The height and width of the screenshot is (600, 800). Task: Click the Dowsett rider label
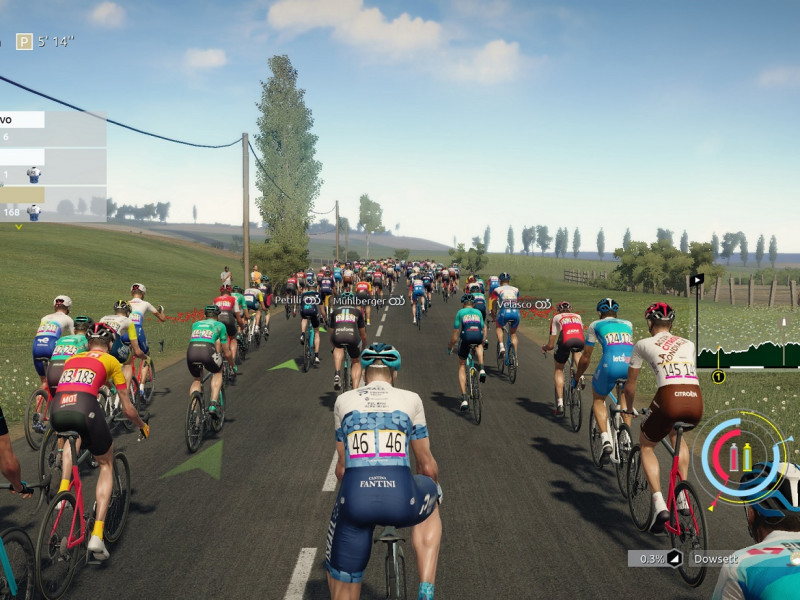click(x=714, y=559)
